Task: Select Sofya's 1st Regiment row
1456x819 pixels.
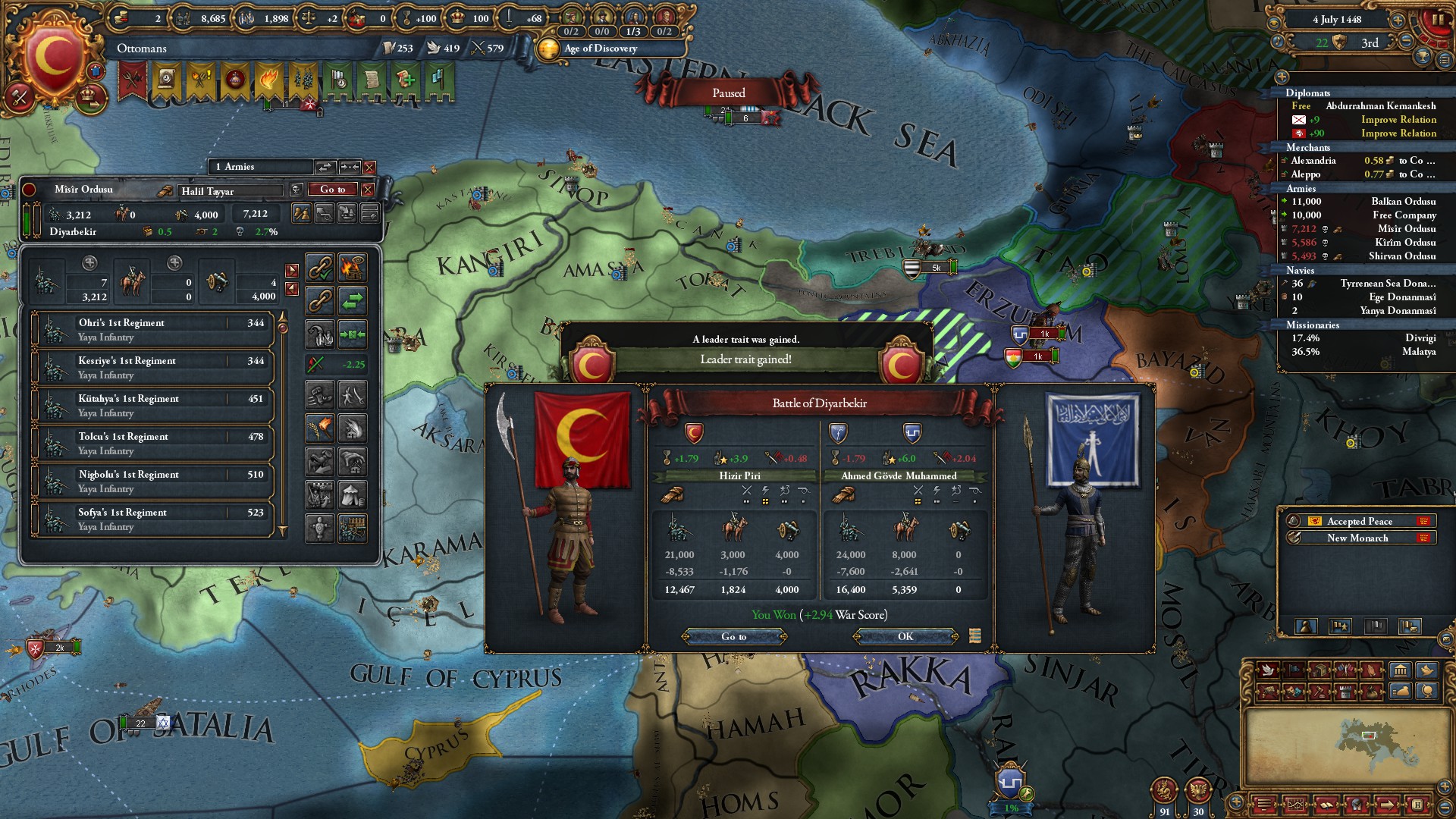Action: [152, 519]
